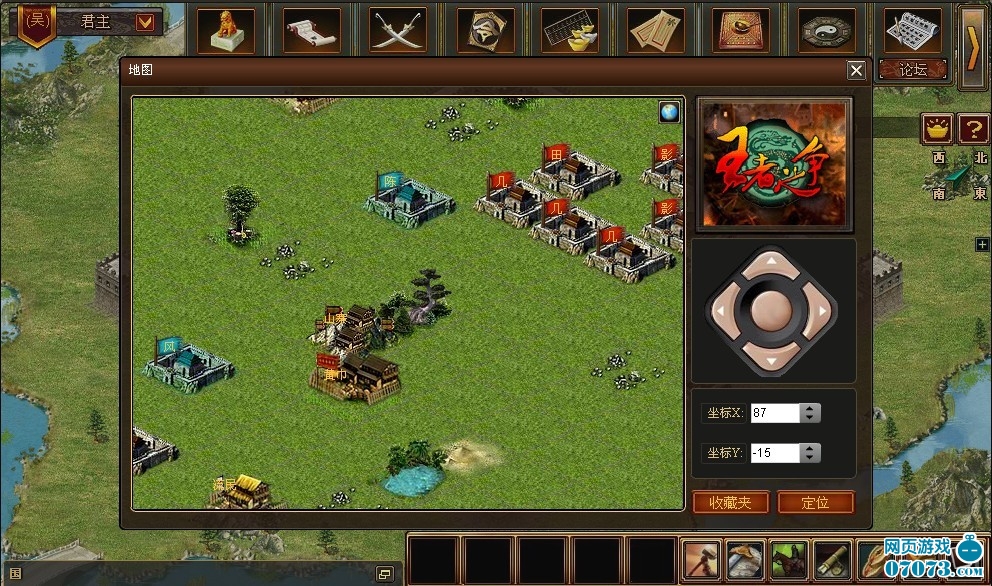Image resolution: width=992 pixels, height=586 pixels.
Task: Click the globe icon on the map
Action: pos(669,112)
